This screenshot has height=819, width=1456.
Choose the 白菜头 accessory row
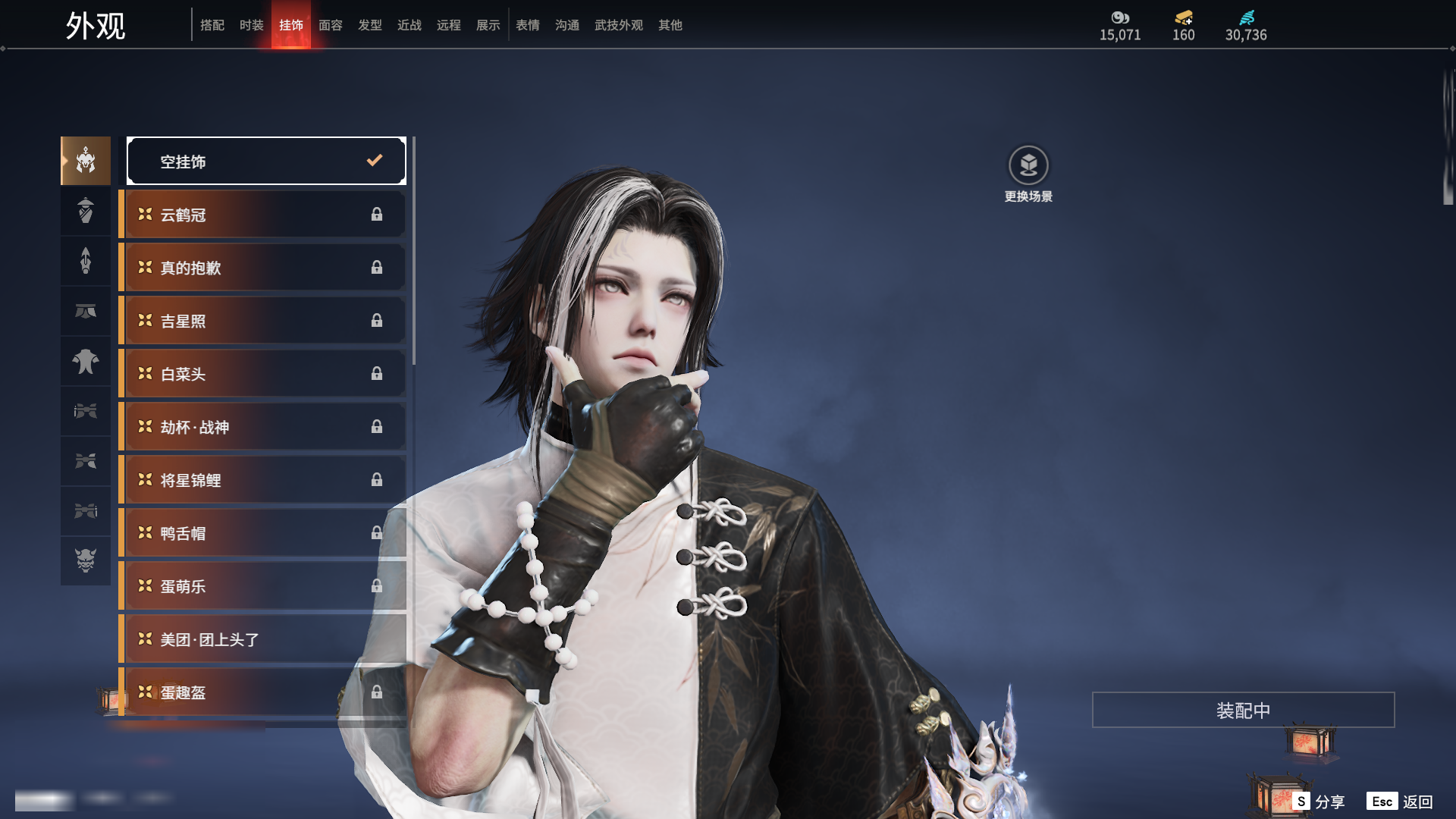click(262, 374)
